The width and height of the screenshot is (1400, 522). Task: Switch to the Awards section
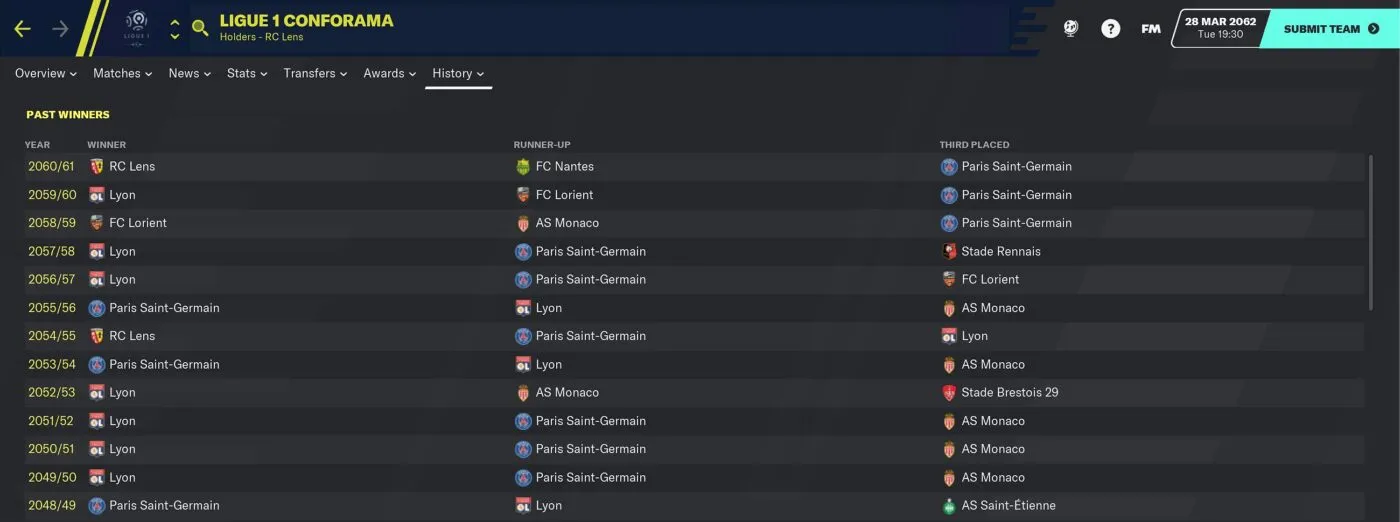[x=389, y=73]
